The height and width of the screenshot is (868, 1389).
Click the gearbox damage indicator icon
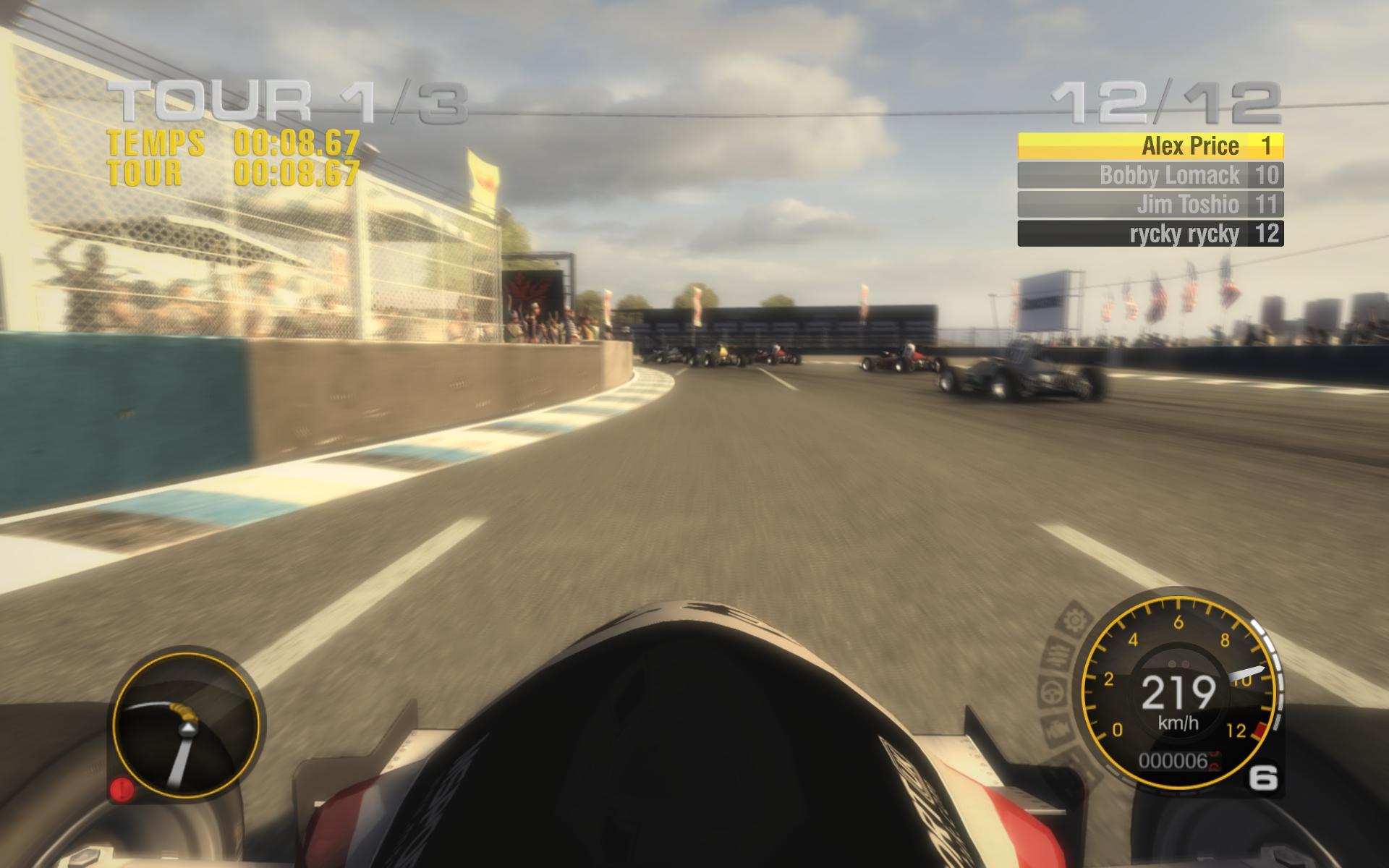1074,618
